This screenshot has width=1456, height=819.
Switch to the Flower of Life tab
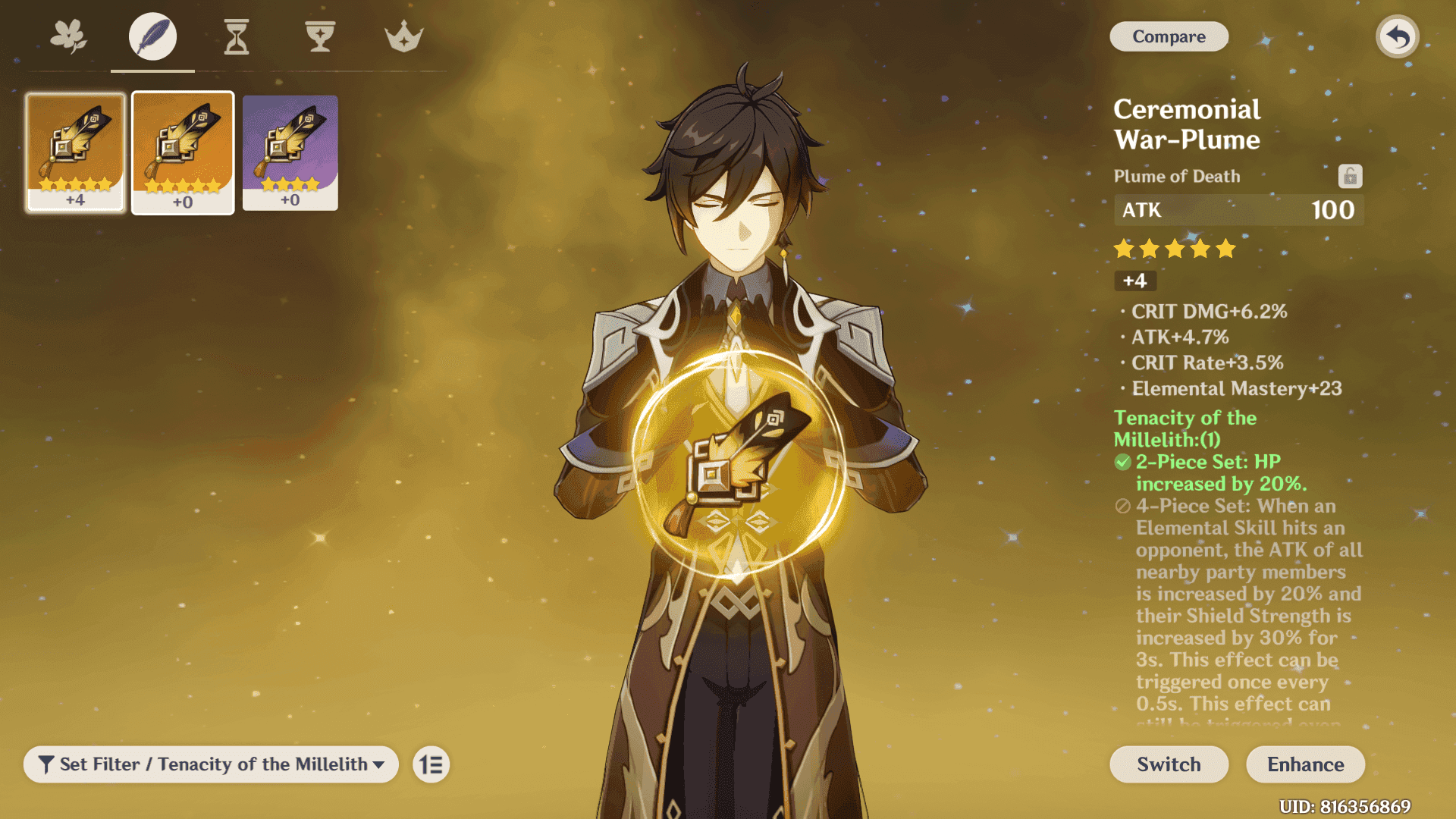click(69, 36)
